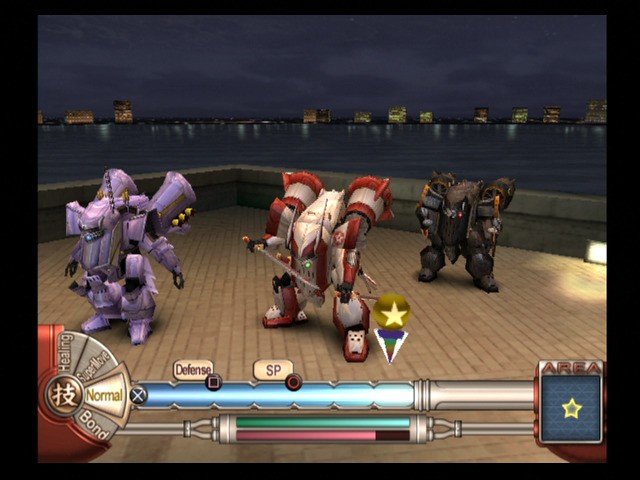
Task: Select the Normal attack wedge
Action: coord(104,395)
